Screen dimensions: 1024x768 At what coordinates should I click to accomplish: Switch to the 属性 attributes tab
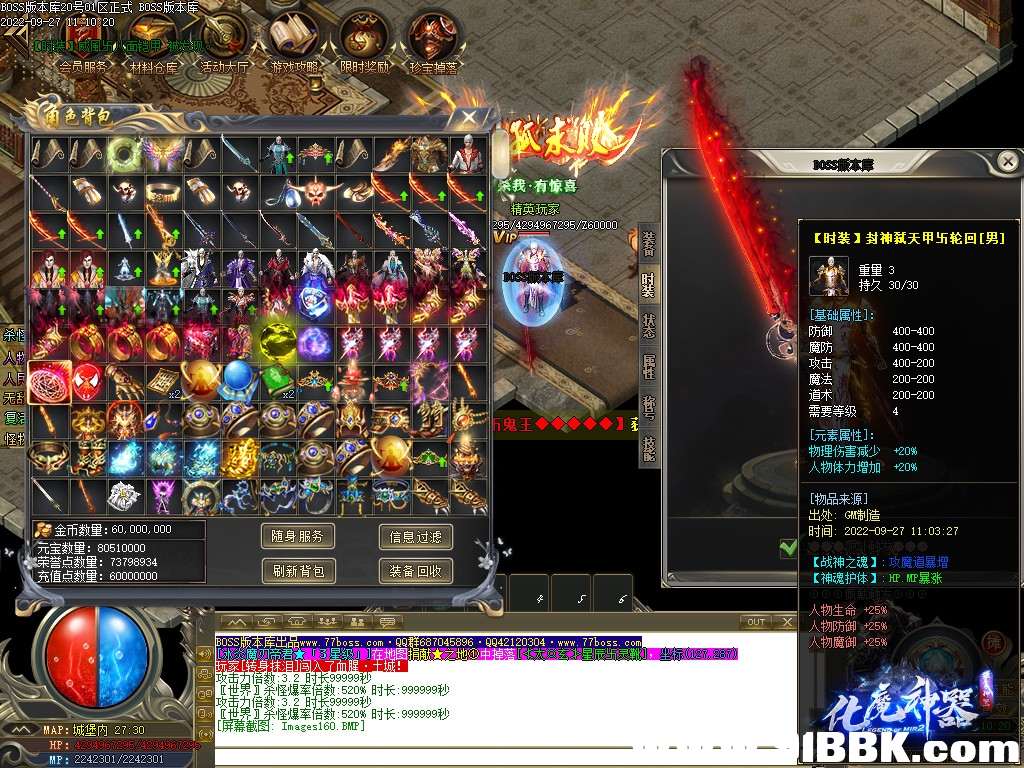(649, 367)
